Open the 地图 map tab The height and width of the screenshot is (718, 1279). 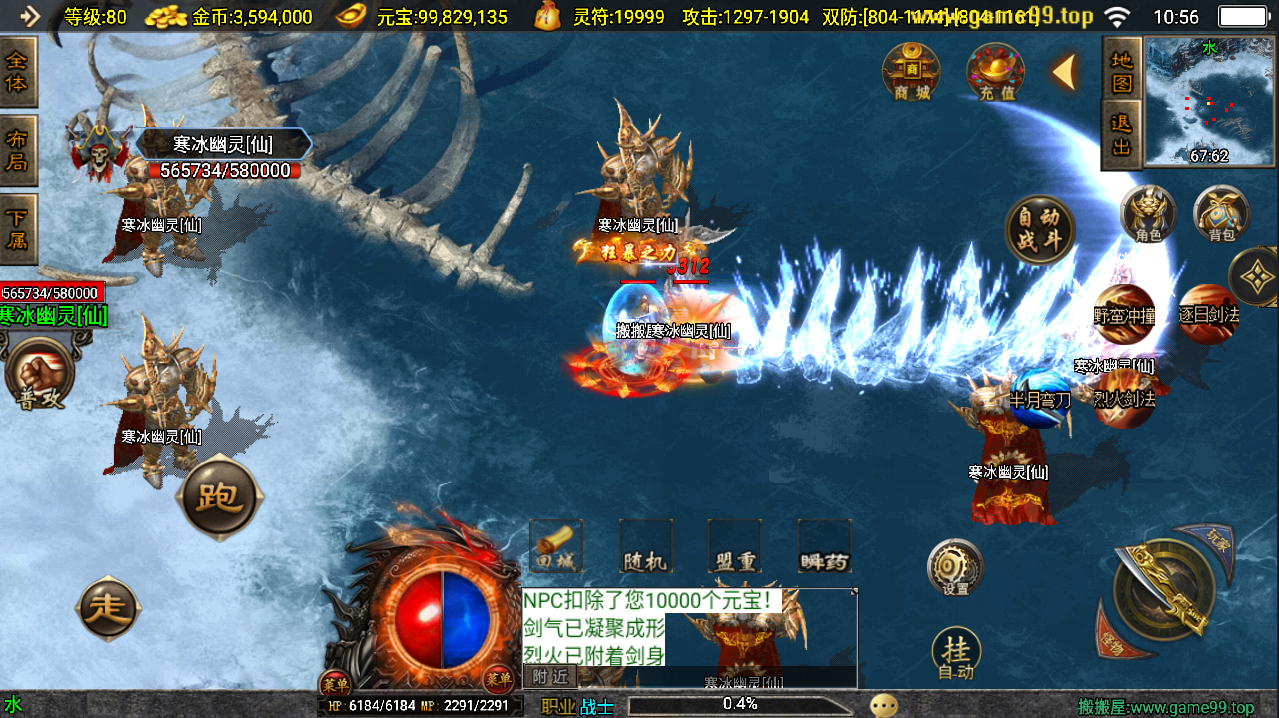(1122, 70)
